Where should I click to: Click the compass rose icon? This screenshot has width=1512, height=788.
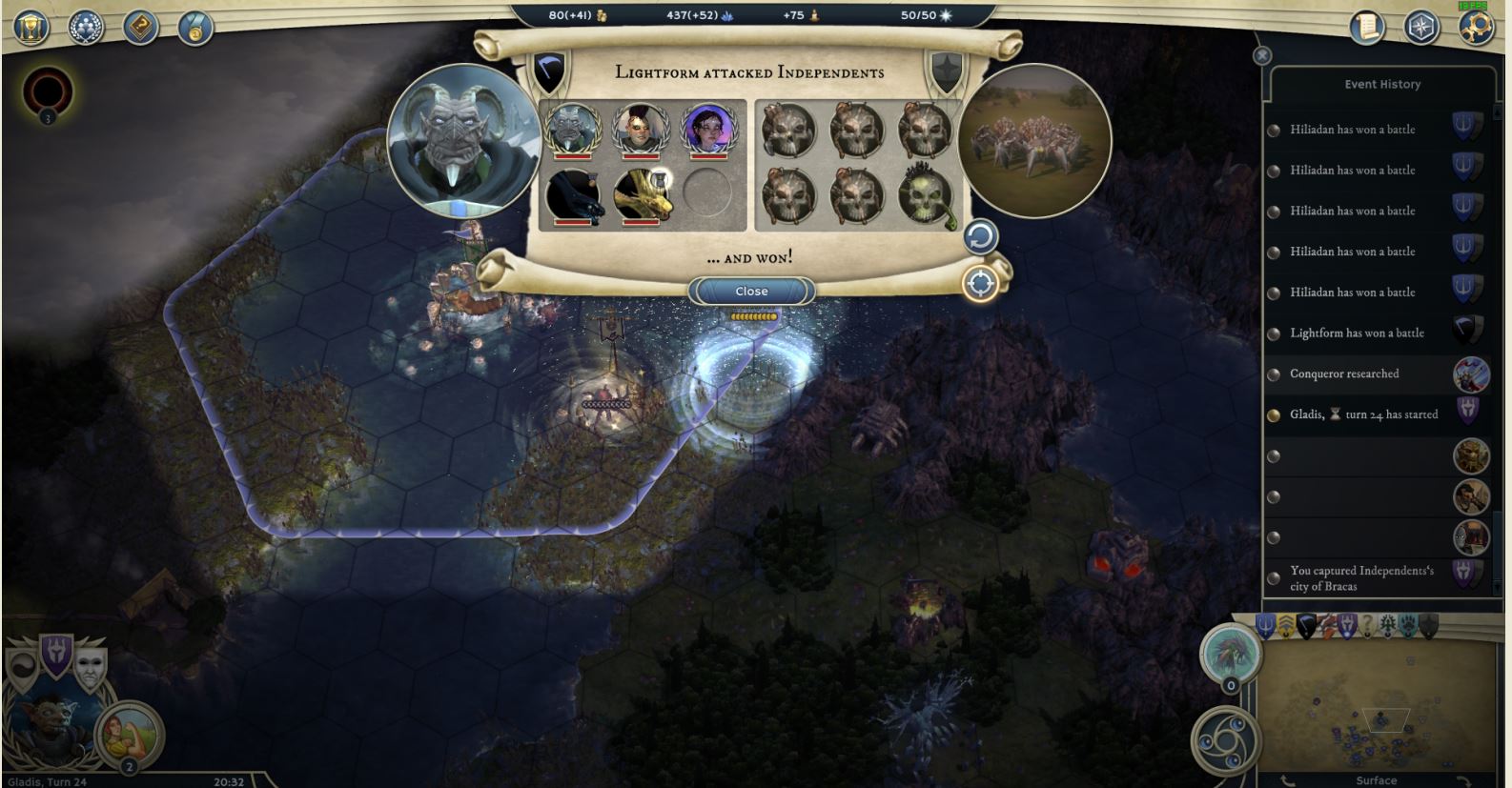(x=1421, y=28)
